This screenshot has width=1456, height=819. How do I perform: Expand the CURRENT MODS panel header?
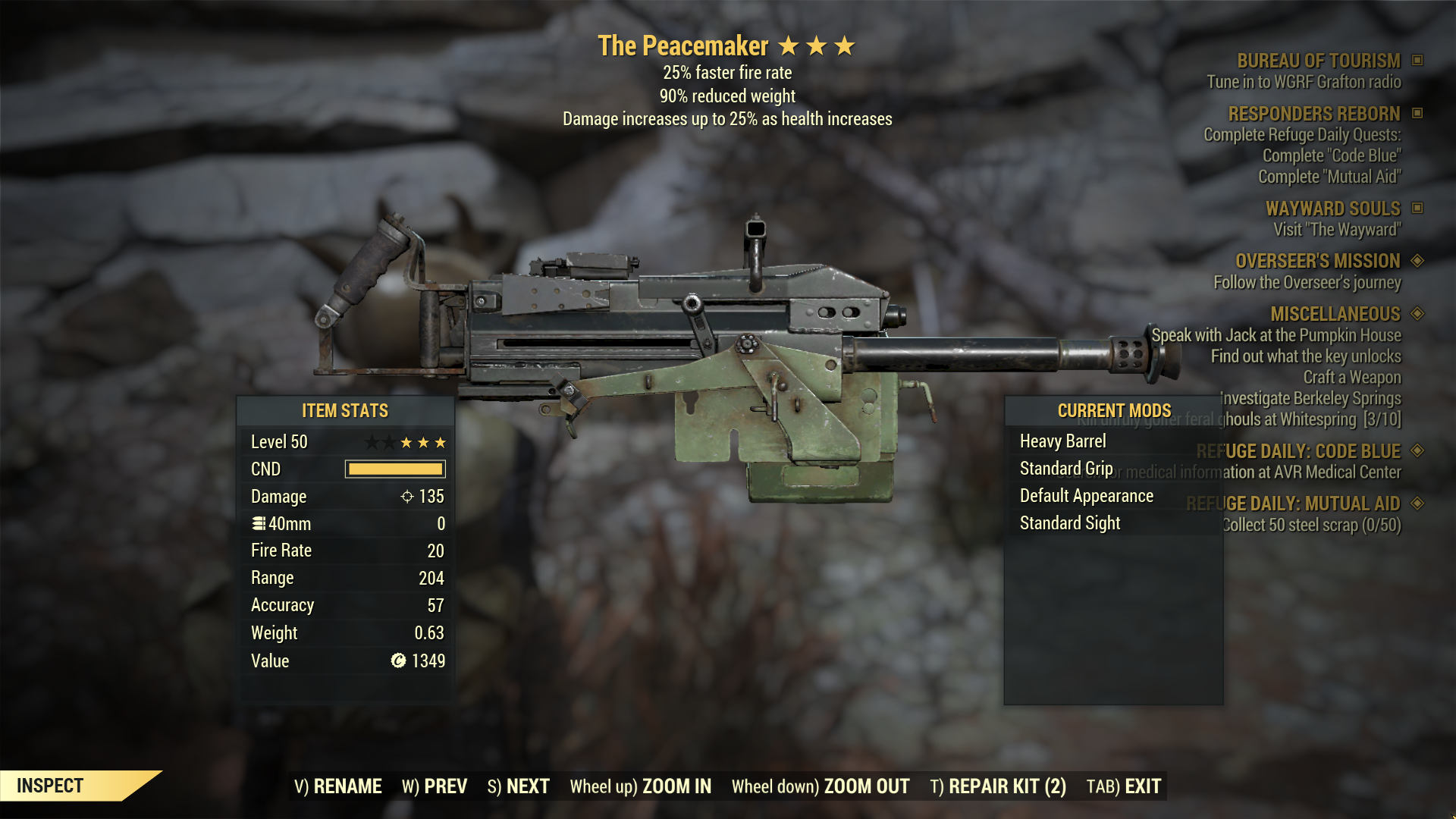1113,409
